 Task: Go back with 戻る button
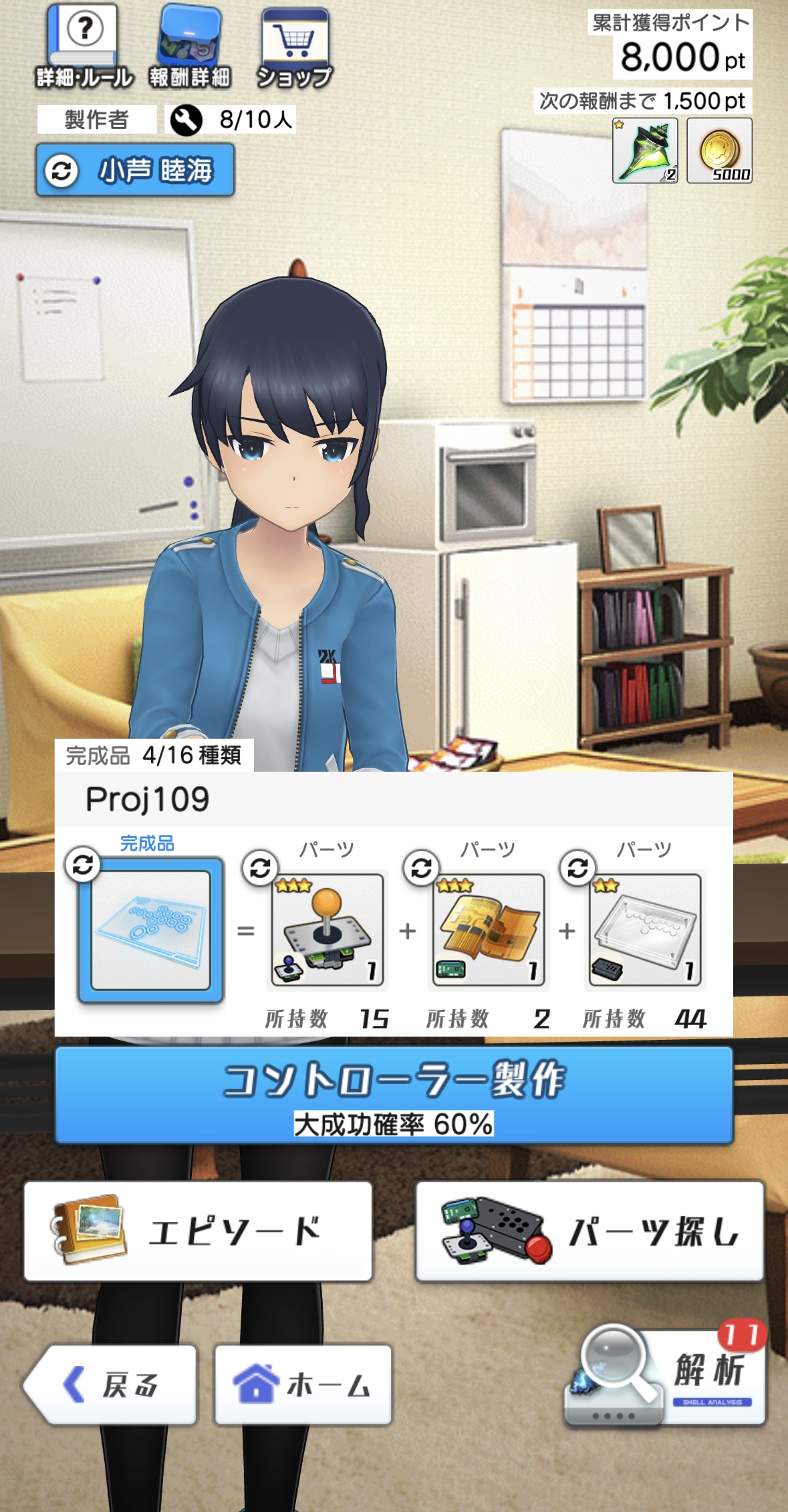tap(111, 1384)
